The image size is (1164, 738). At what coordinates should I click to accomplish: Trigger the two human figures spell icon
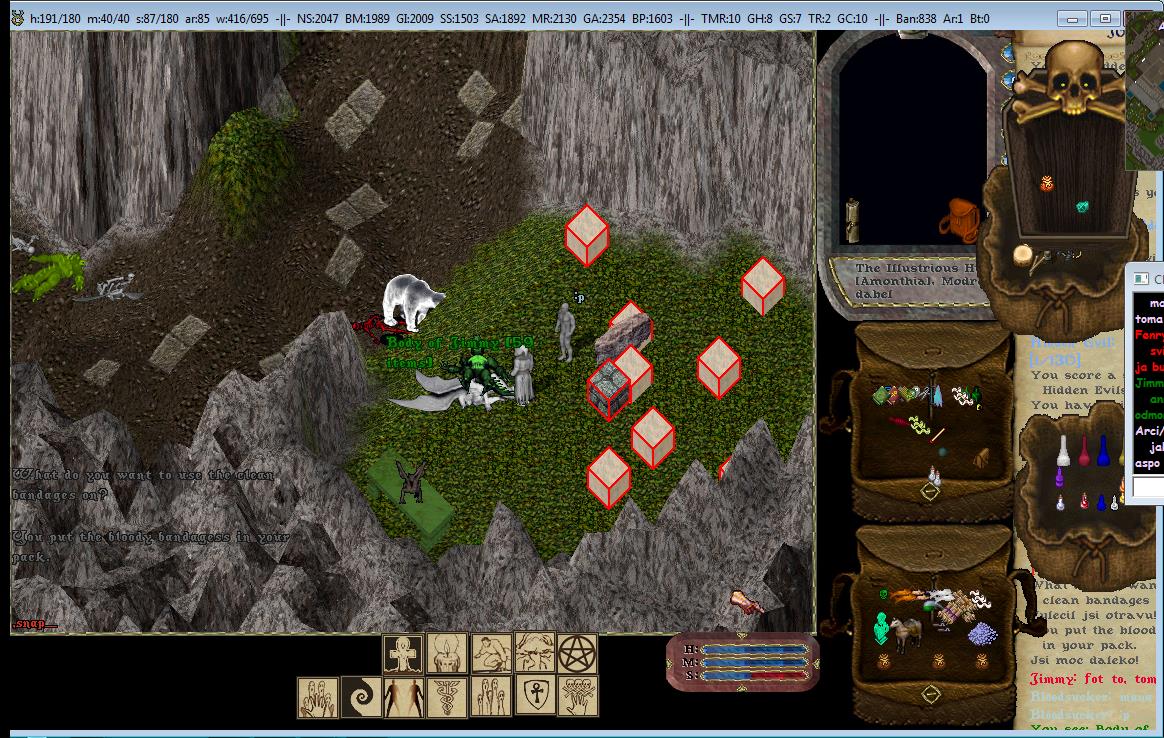click(x=404, y=696)
